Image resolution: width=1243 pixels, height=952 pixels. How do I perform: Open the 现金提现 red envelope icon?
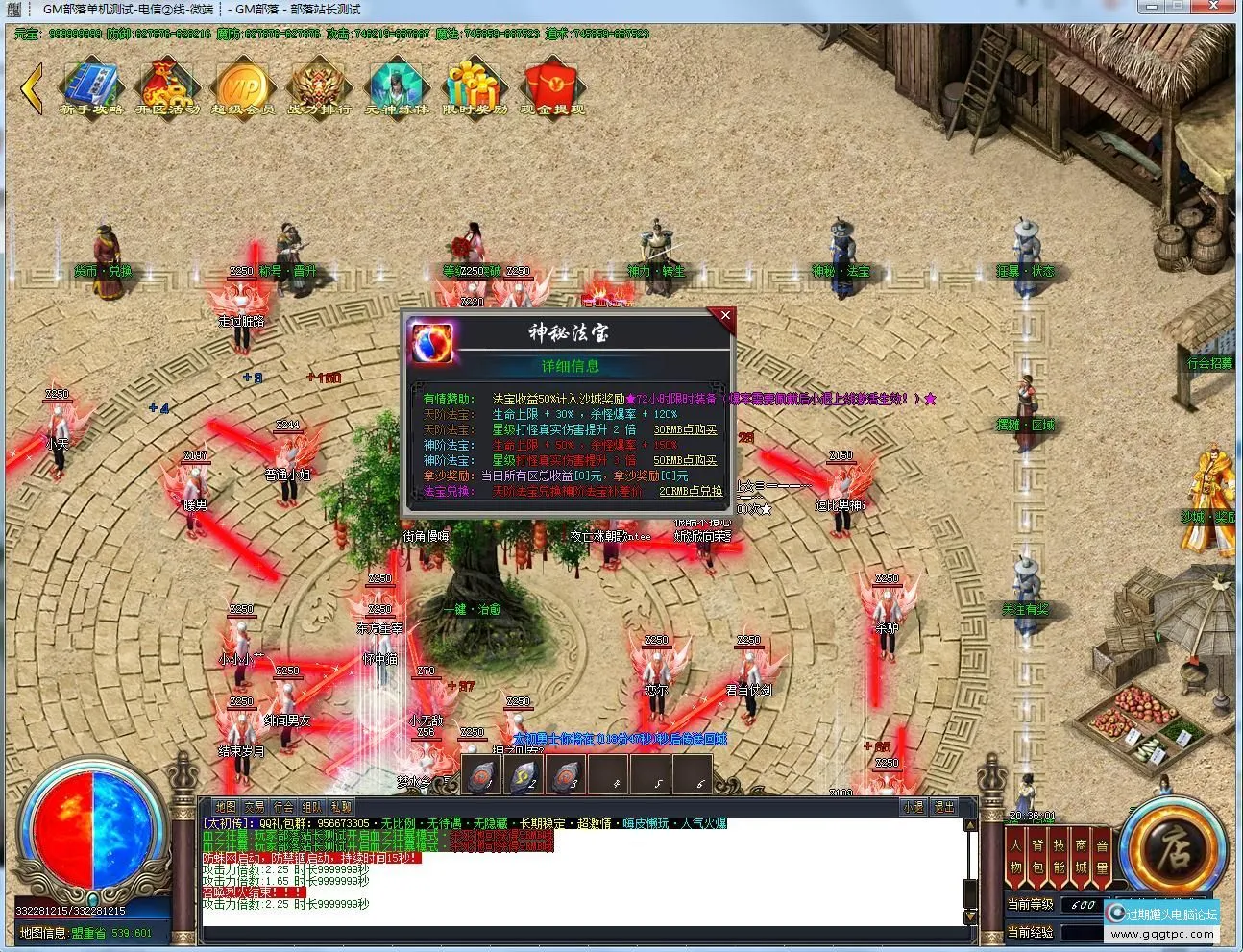click(x=552, y=87)
